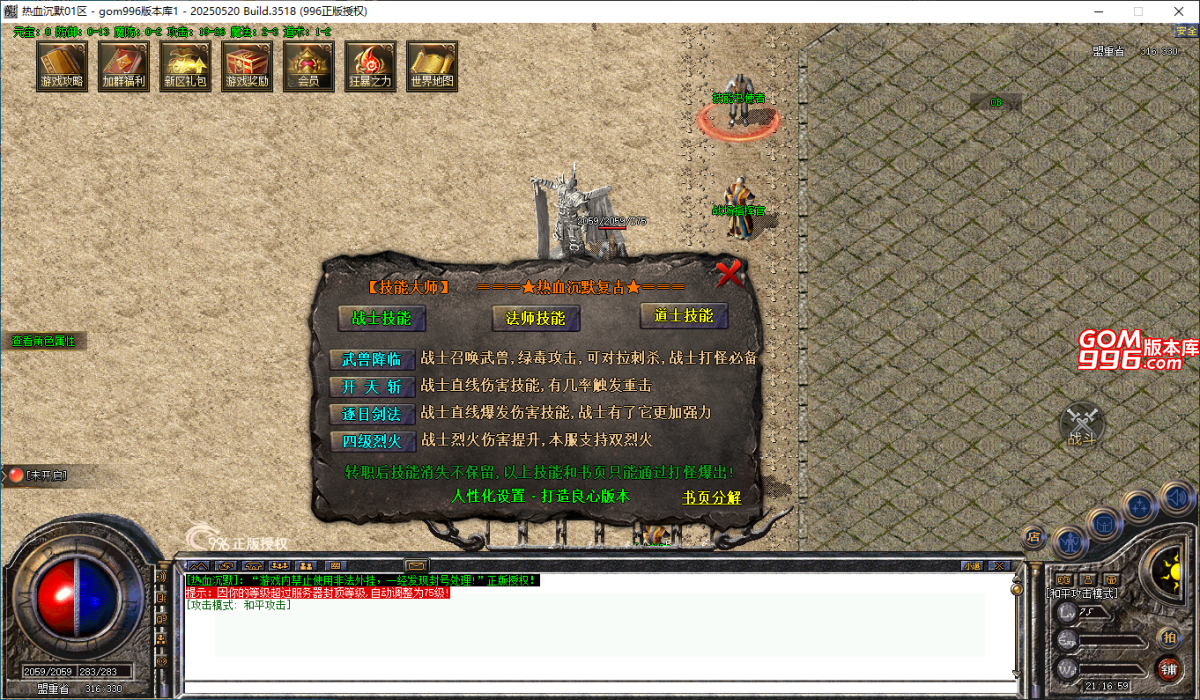Image resolution: width=1200 pixels, height=700 pixels.
Task: Claim the 新区礼包 new server gift pack
Action: point(185,67)
